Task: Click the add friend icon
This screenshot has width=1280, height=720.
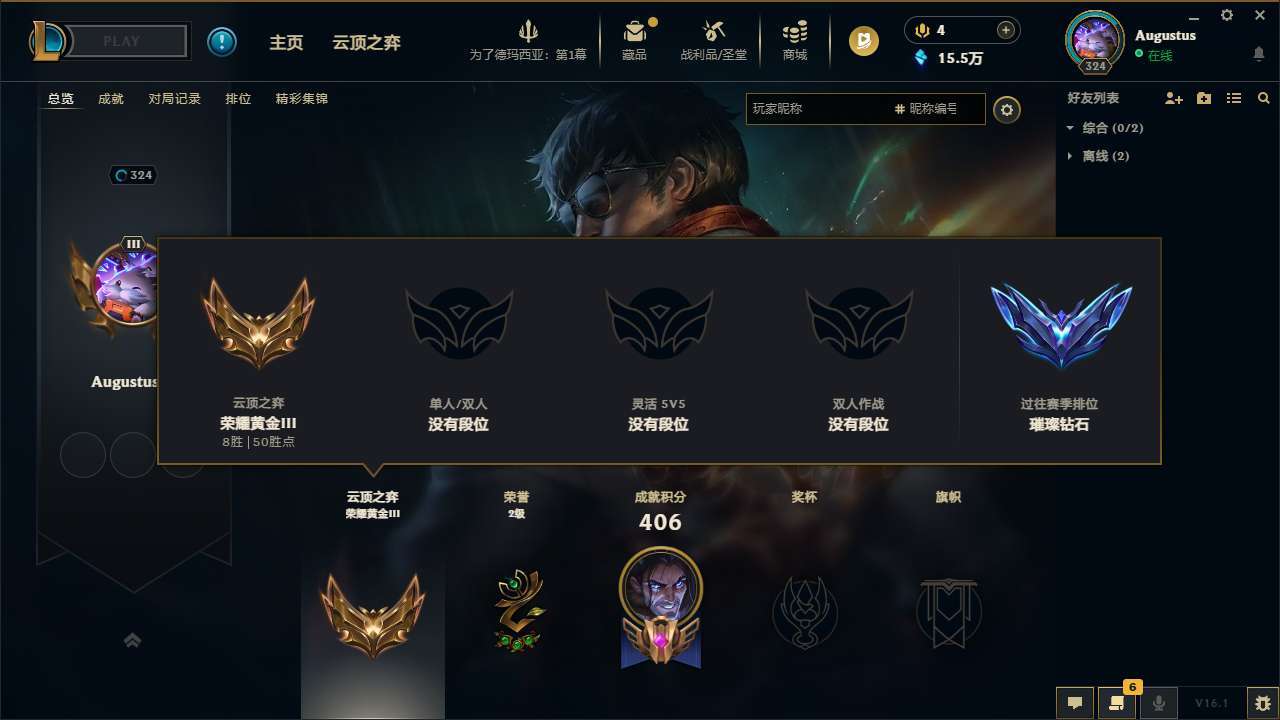Action: [x=1174, y=98]
